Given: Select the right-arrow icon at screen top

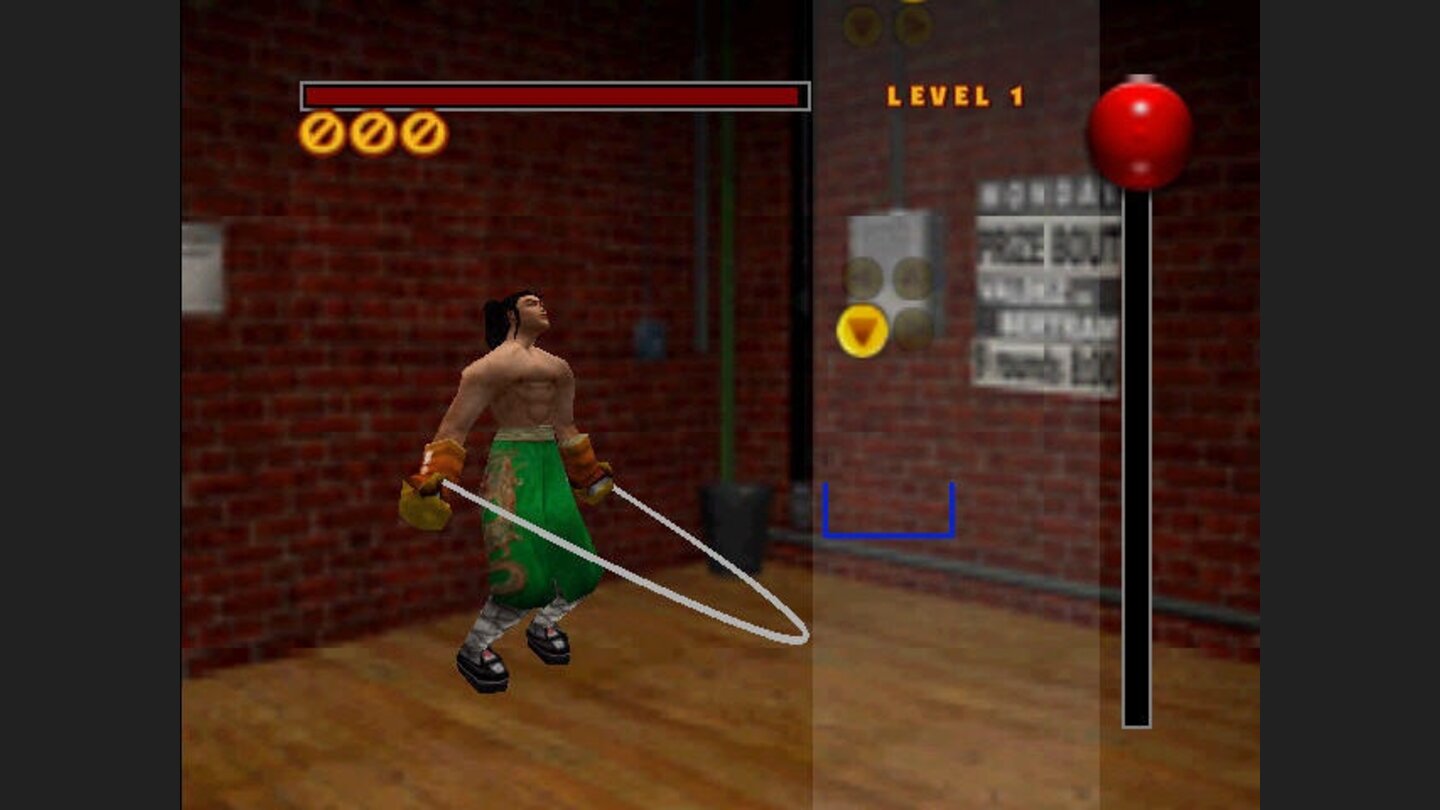Looking at the screenshot, I should pos(915,25).
